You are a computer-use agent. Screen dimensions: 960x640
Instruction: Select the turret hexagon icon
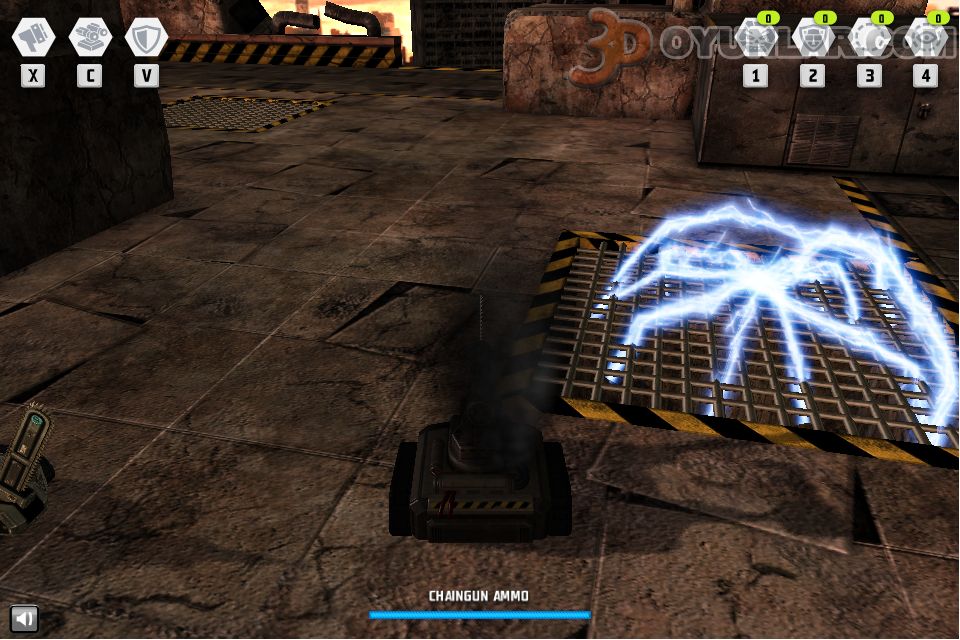tap(90, 37)
